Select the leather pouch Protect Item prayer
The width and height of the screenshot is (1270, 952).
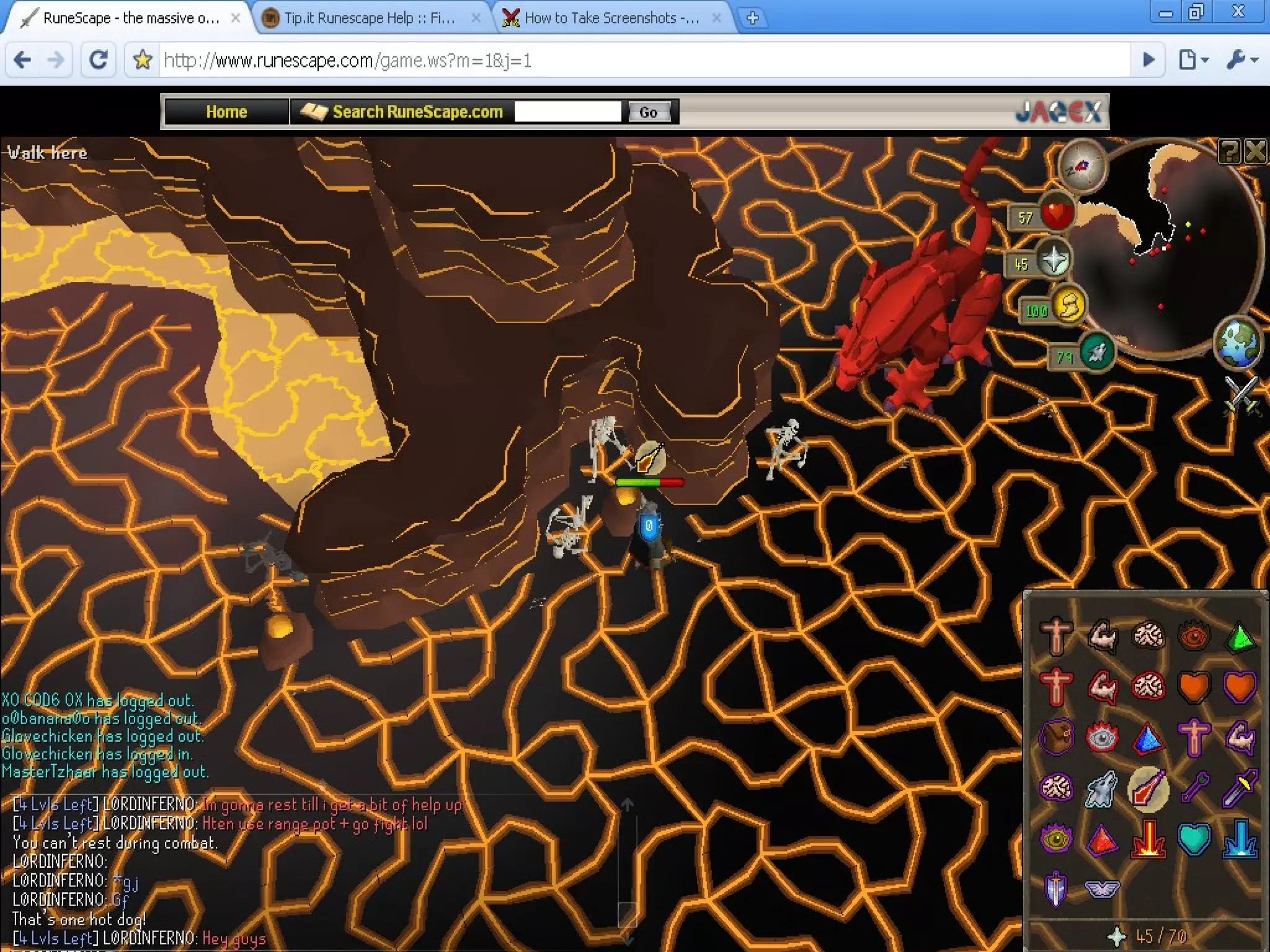point(1055,738)
